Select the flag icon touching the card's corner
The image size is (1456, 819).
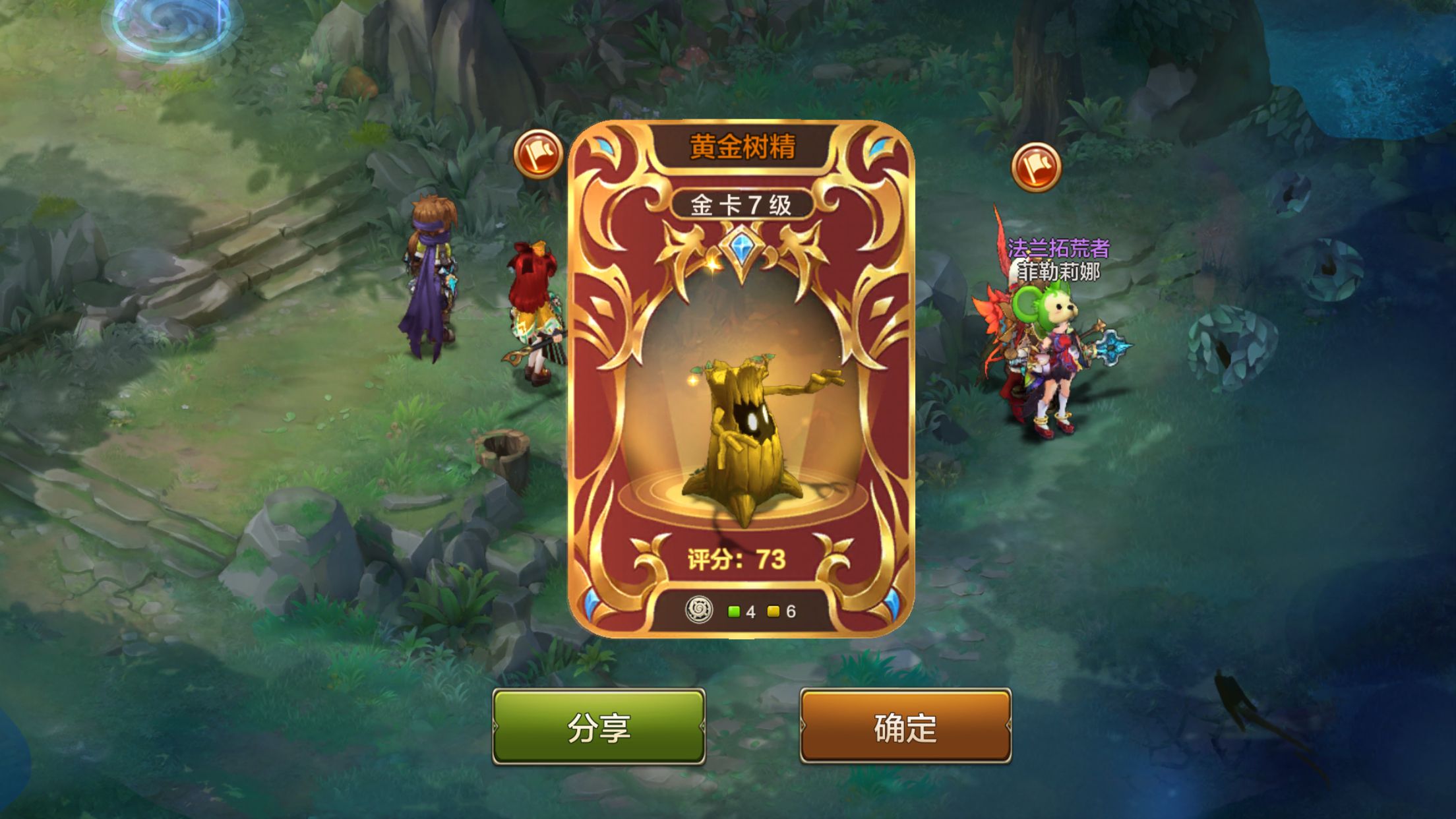pyautogui.click(x=538, y=154)
